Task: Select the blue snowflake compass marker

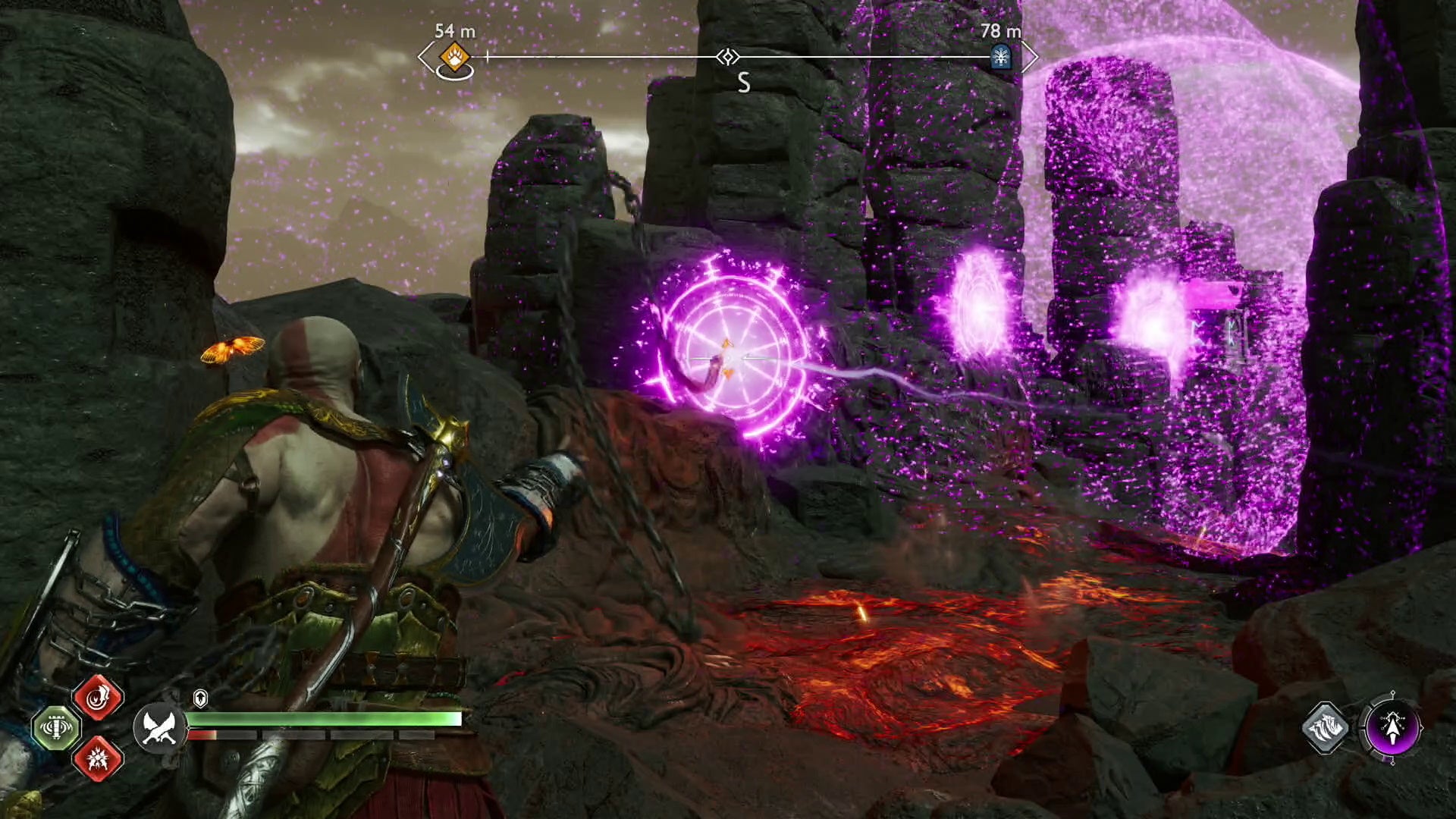Action: 1001,57
